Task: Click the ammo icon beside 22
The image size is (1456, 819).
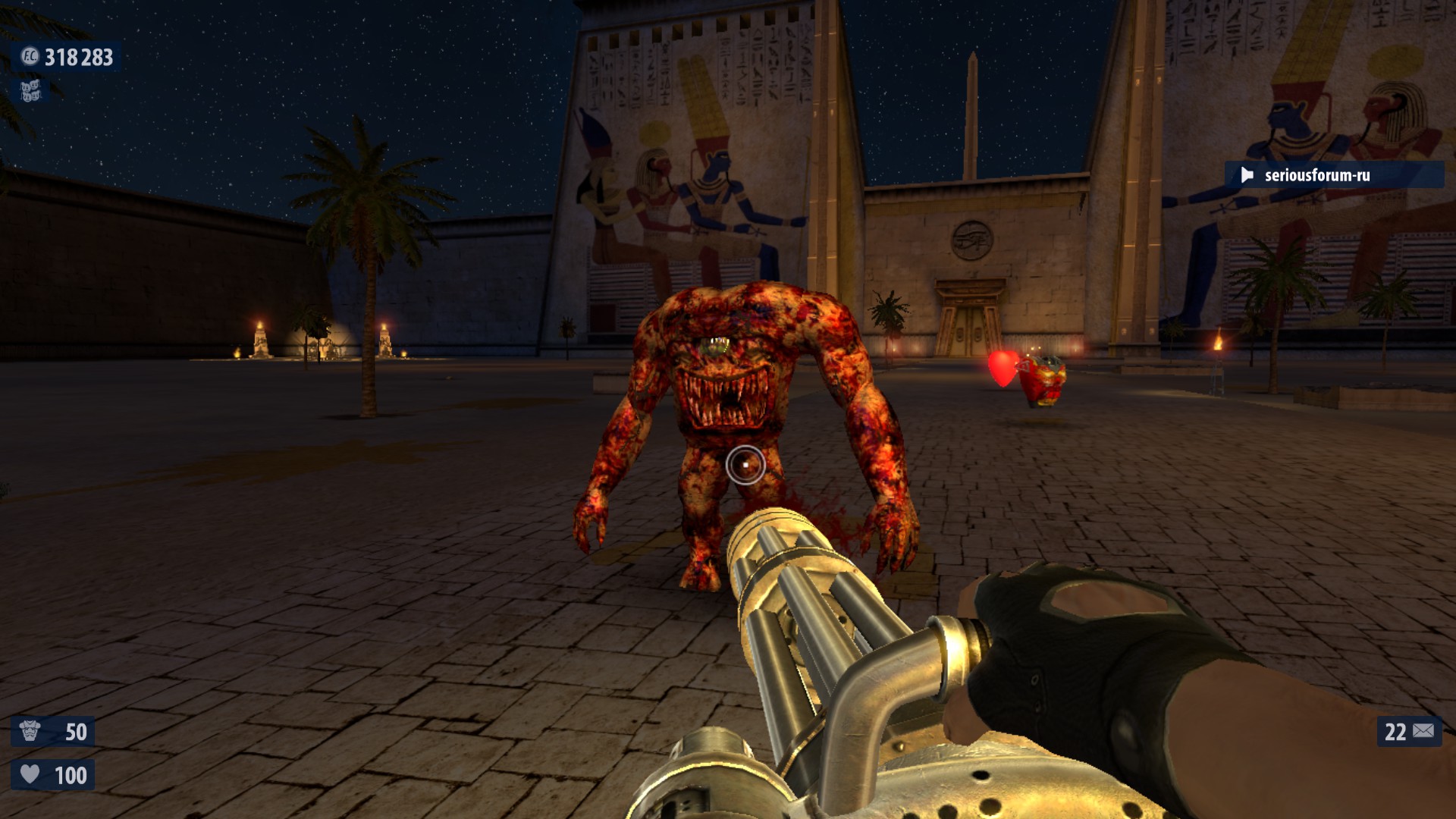Action: [x=1423, y=731]
